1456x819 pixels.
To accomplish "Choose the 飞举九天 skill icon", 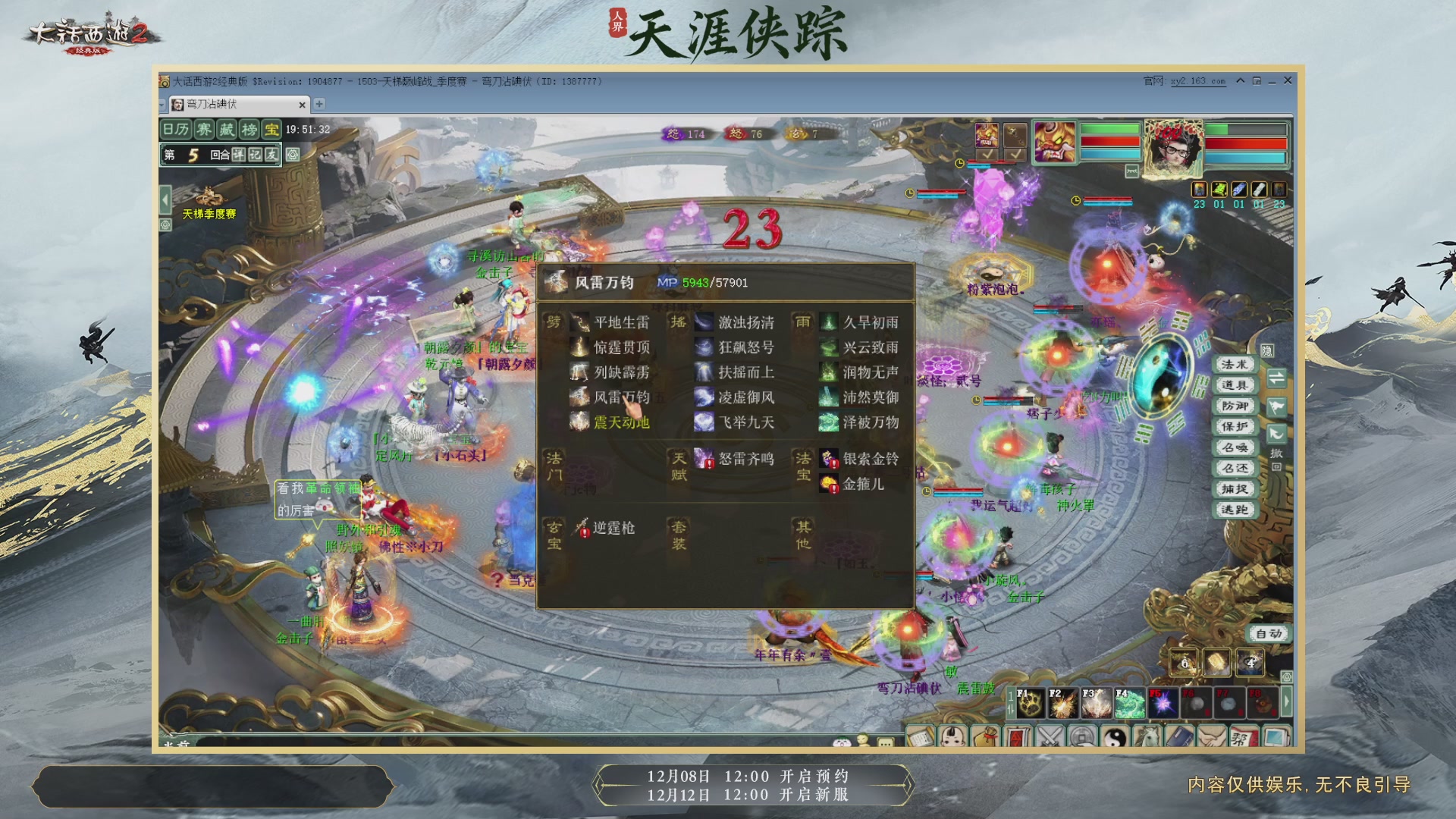I will coord(704,423).
